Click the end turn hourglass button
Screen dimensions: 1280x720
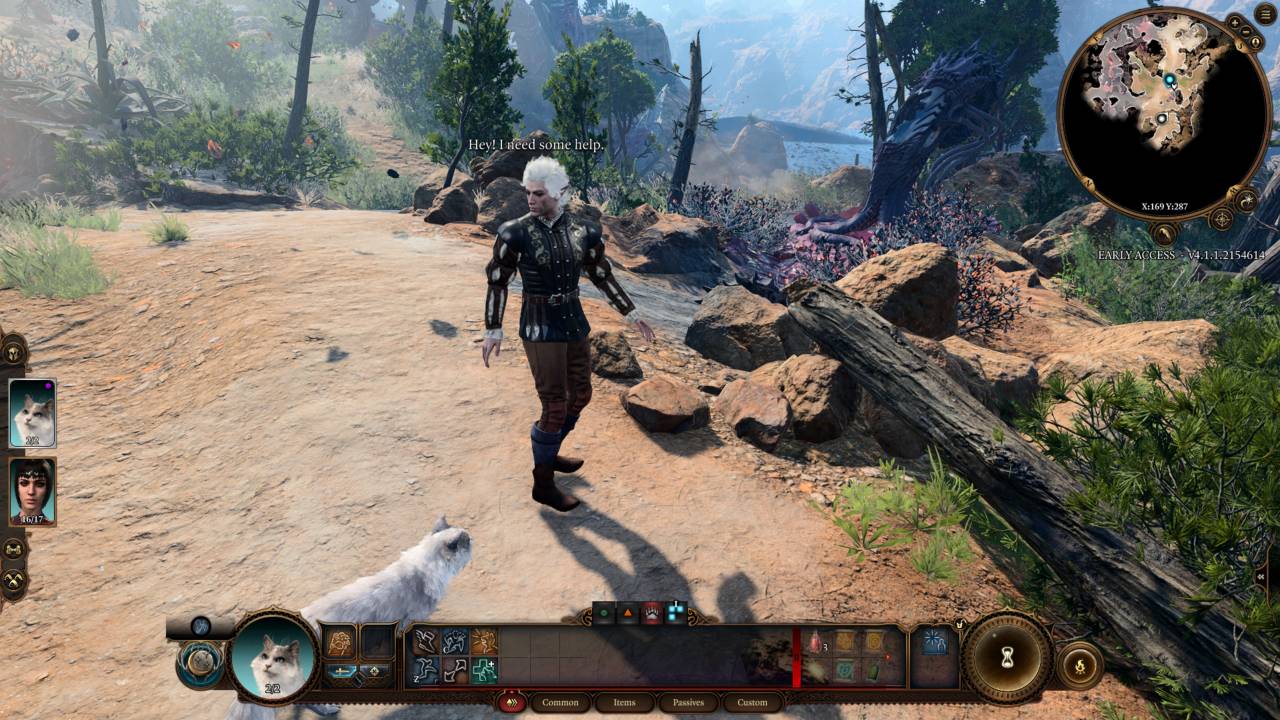click(1006, 659)
